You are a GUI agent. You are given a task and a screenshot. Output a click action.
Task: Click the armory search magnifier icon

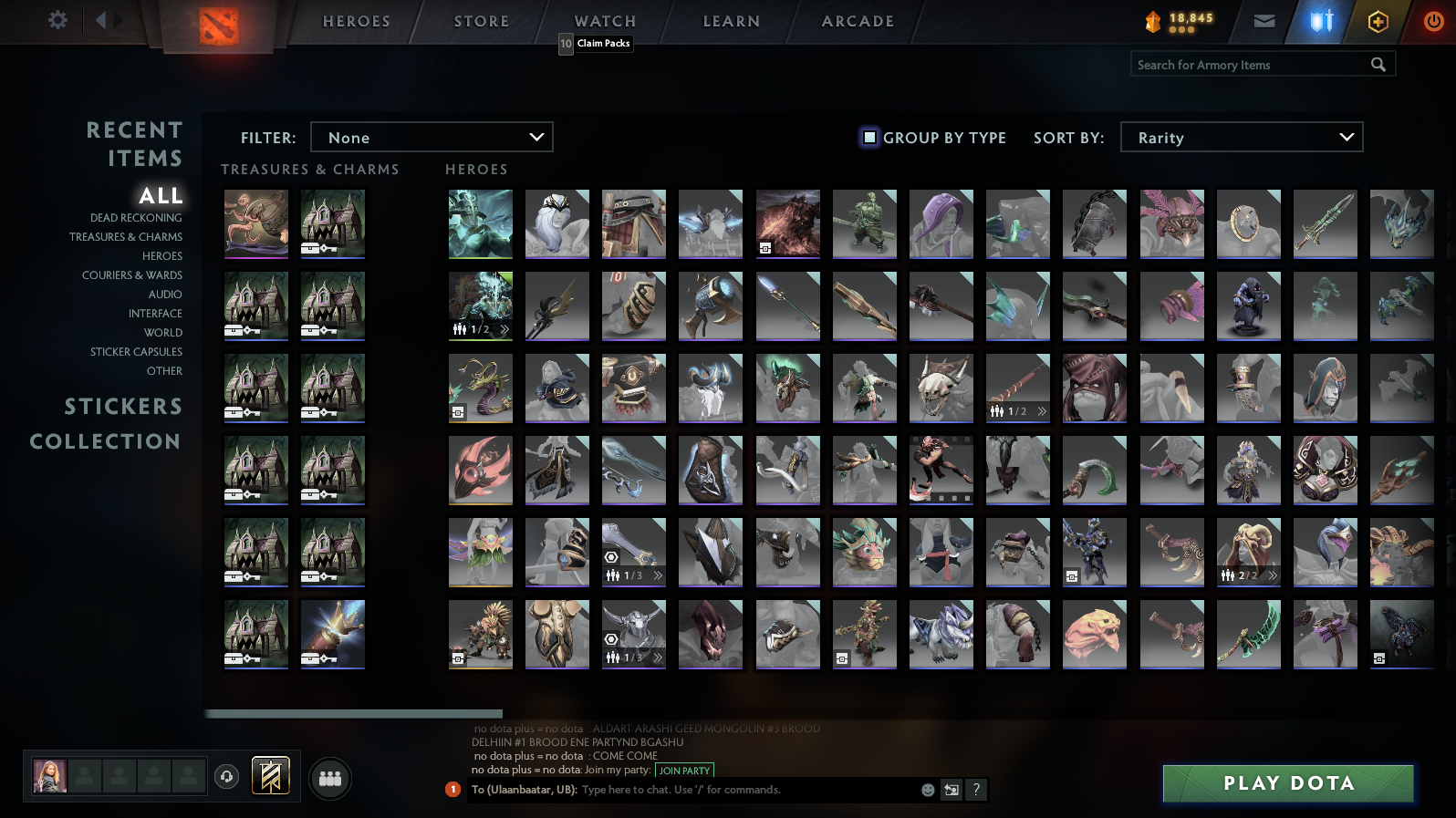(1378, 64)
